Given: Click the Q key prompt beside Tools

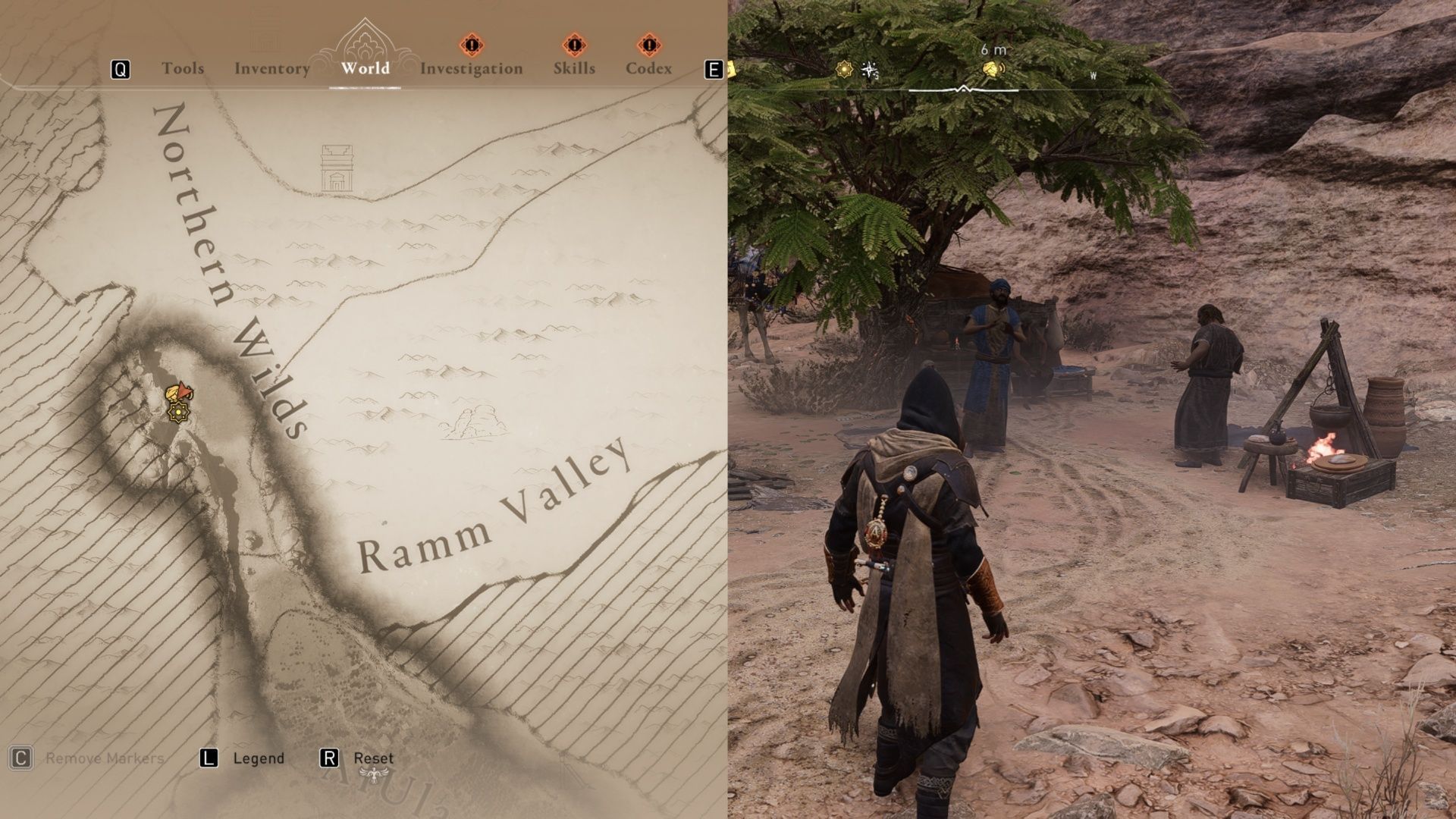Looking at the screenshot, I should pos(119,69).
